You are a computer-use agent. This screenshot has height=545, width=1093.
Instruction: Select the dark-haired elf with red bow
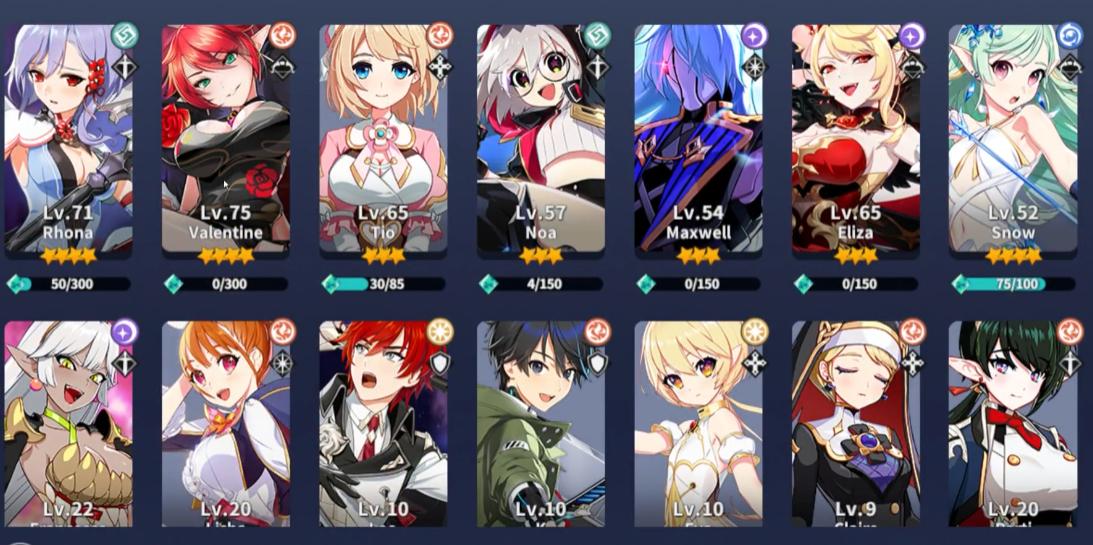tap(1013, 424)
